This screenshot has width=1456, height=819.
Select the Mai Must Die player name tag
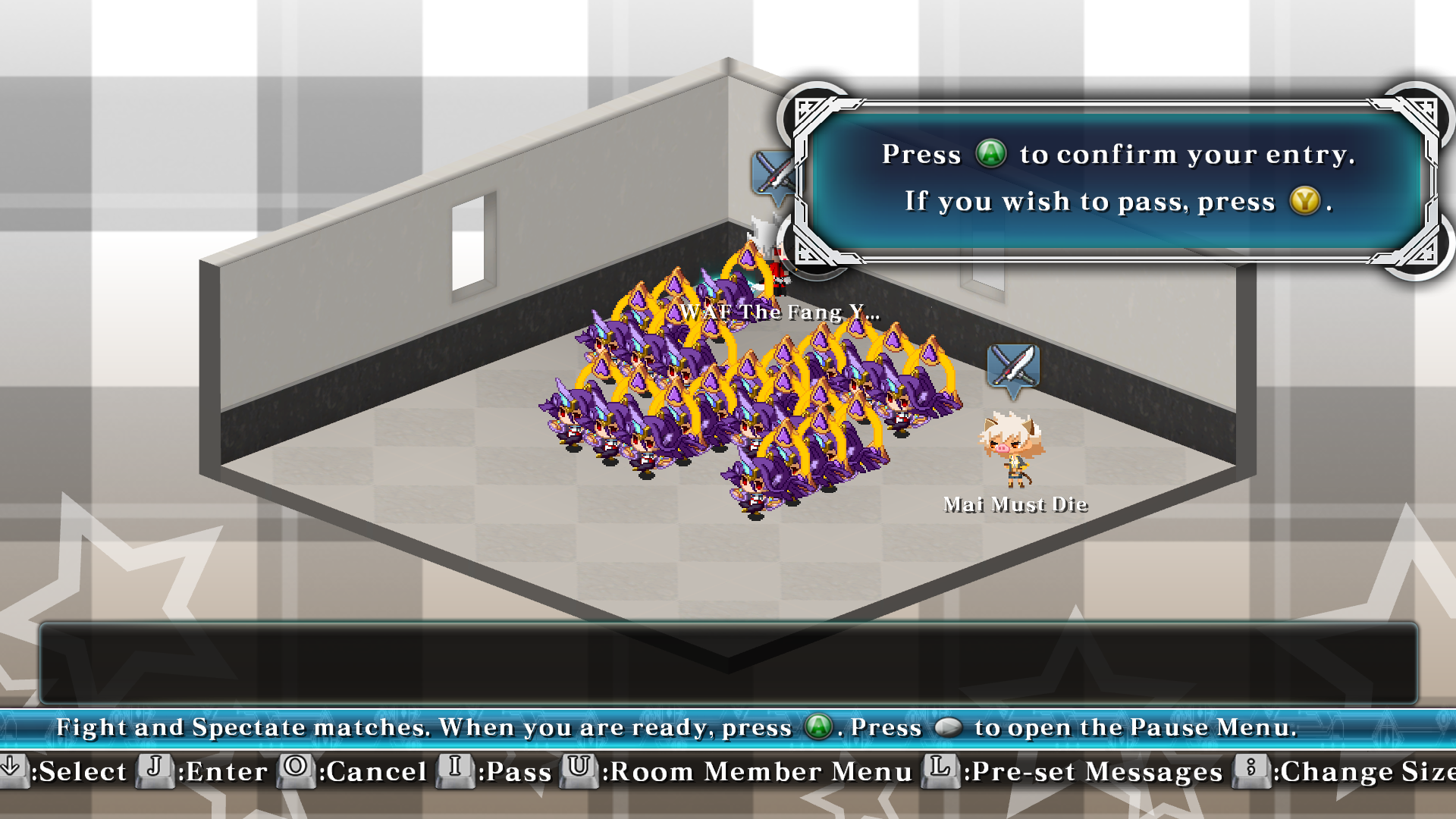tap(1015, 505)
